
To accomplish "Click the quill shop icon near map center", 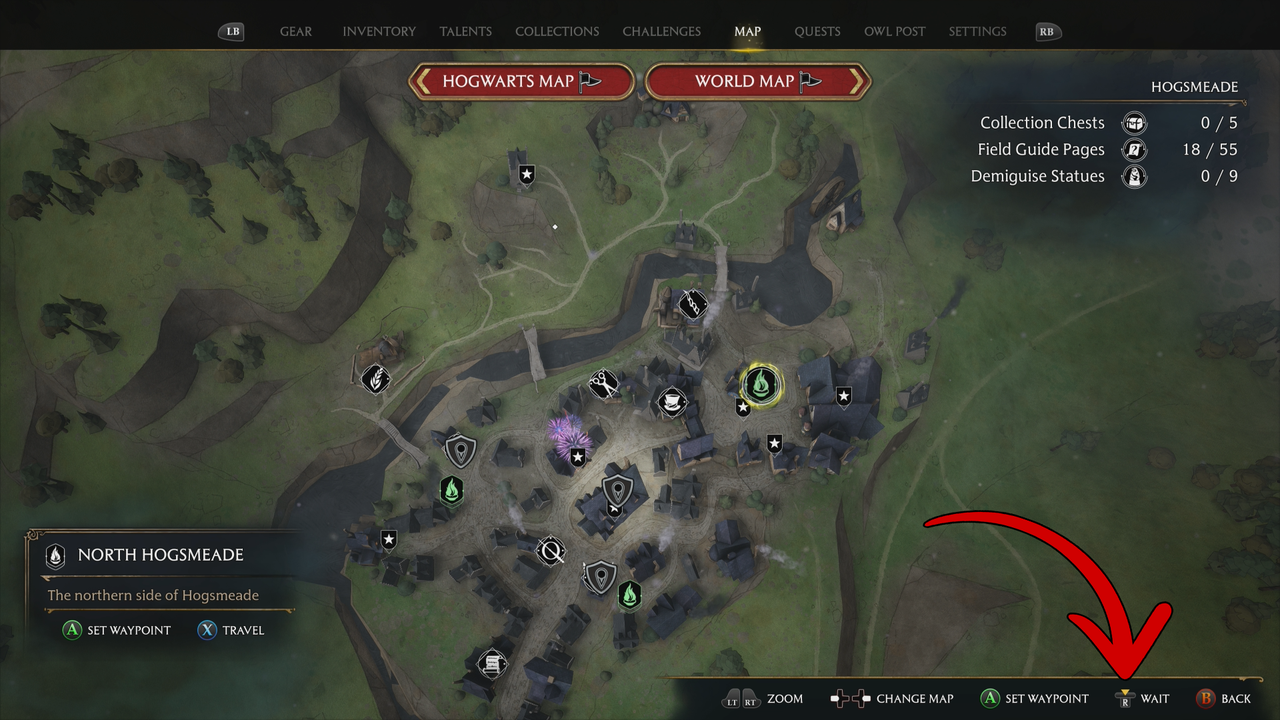I will tap(551, 550).
